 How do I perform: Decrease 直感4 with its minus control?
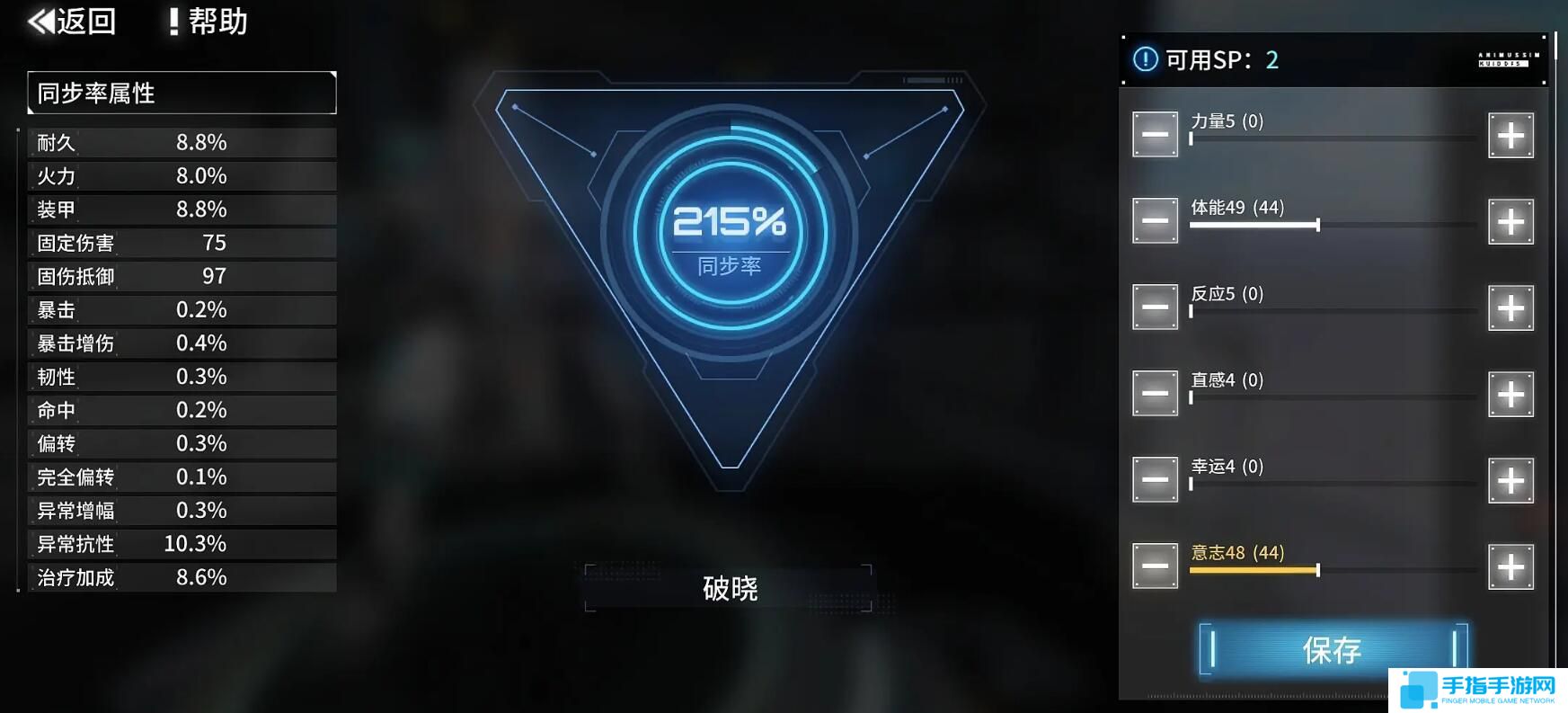[x=1155, y=393]
